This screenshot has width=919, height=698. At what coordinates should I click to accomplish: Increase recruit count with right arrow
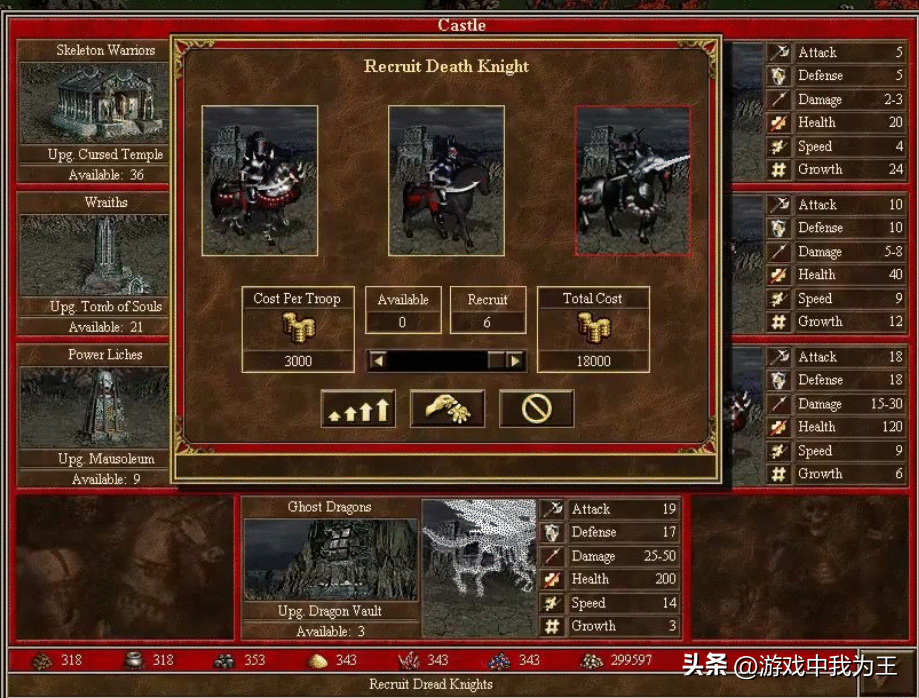pyautogui.click(x=516, y=360)
